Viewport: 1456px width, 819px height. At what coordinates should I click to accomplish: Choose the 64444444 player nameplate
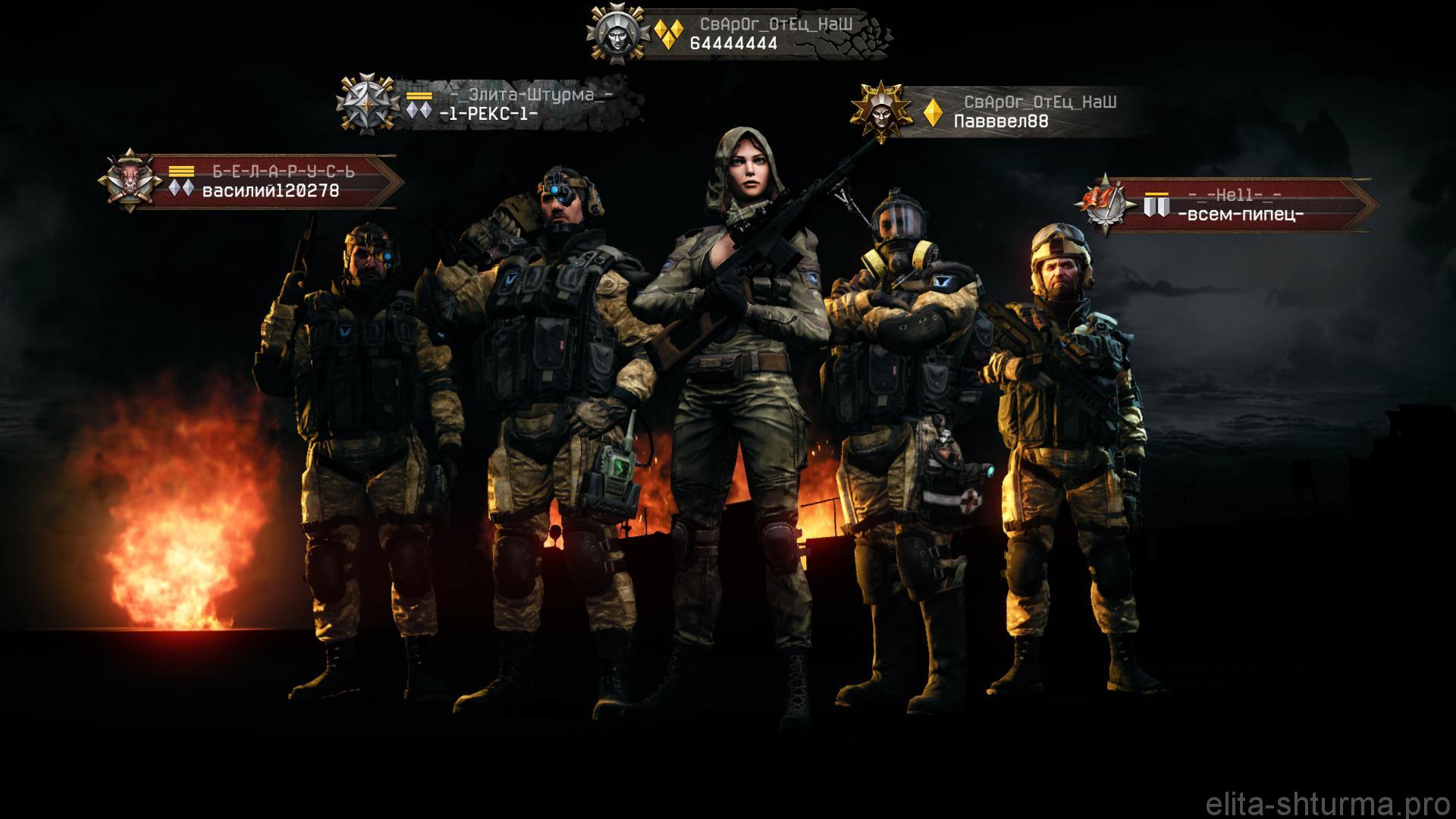click(x=734, y=43)
